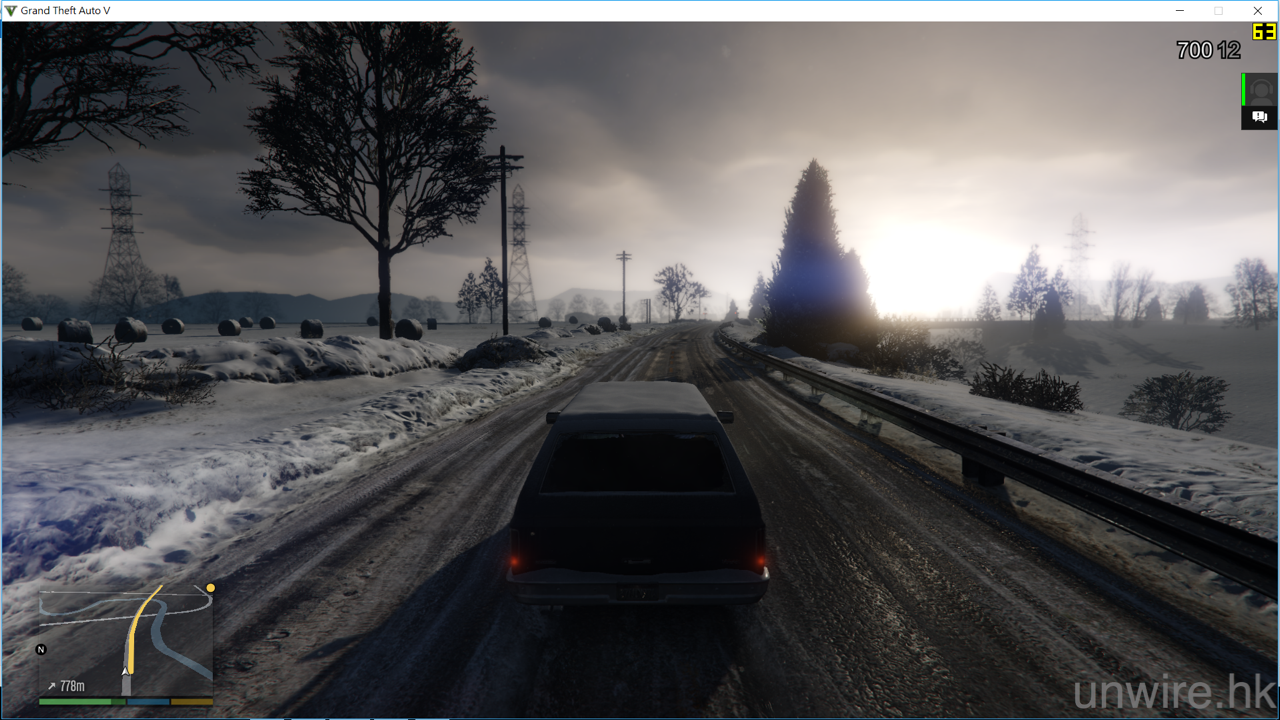
Task: Select the yellow destination blip on minimap
Action: pos(211,588)
